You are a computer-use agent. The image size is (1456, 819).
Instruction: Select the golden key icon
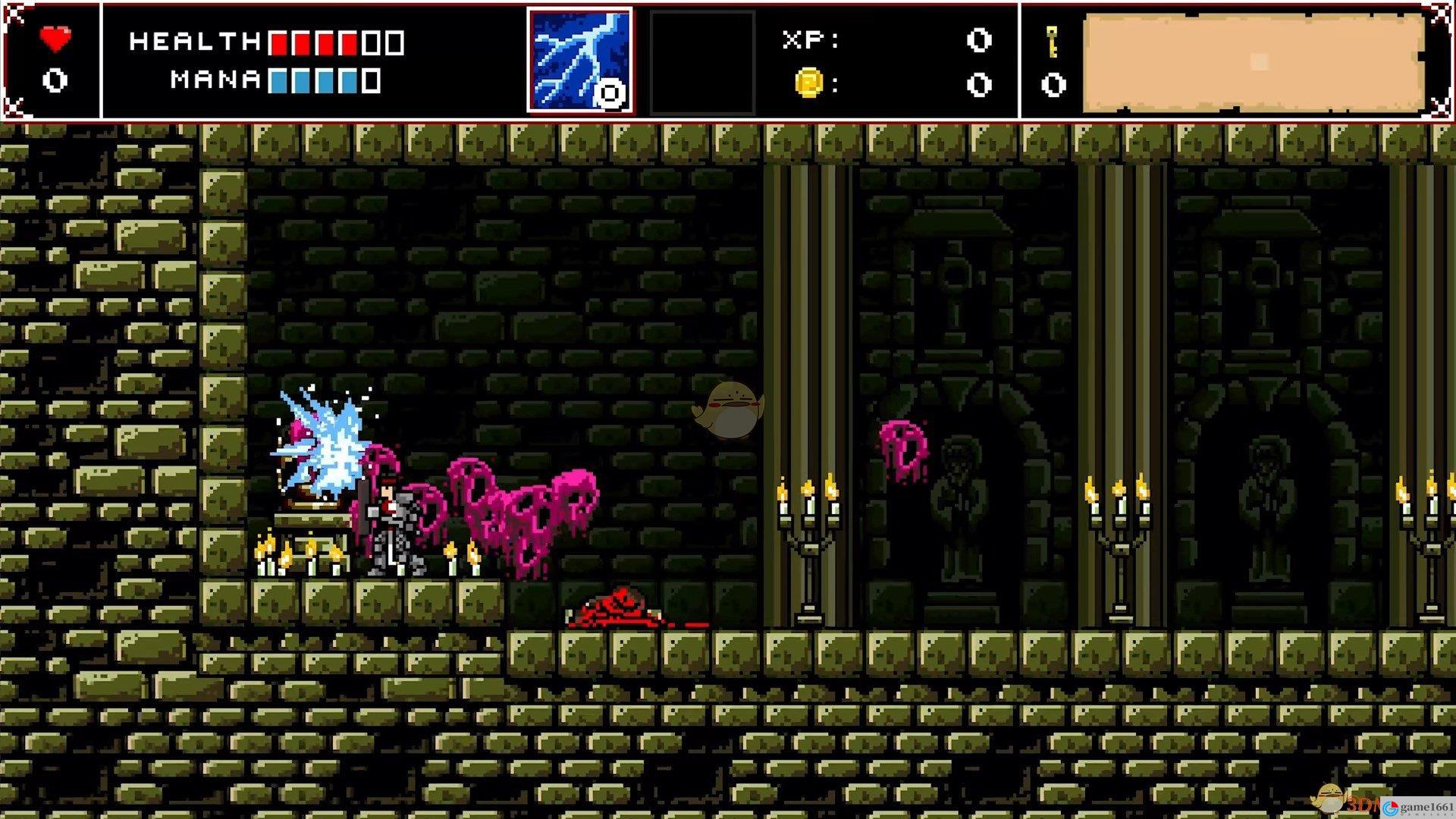(x=1053, y=40)
